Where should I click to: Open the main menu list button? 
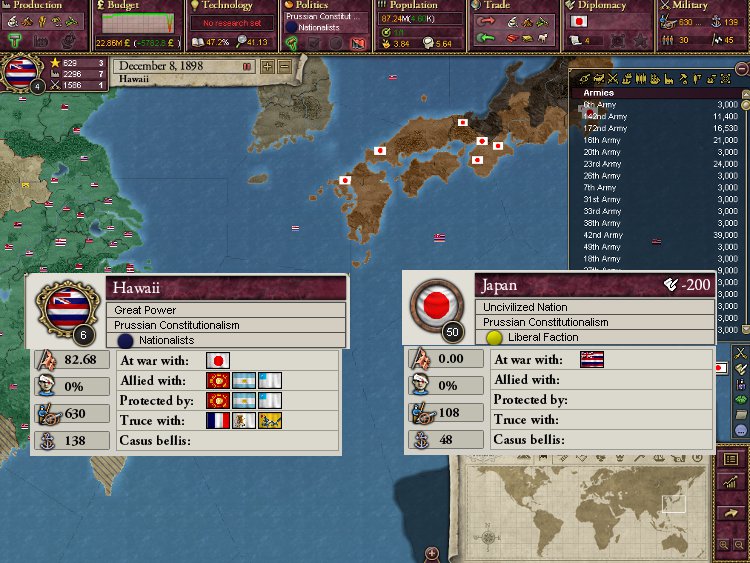[x=733, y=458]
